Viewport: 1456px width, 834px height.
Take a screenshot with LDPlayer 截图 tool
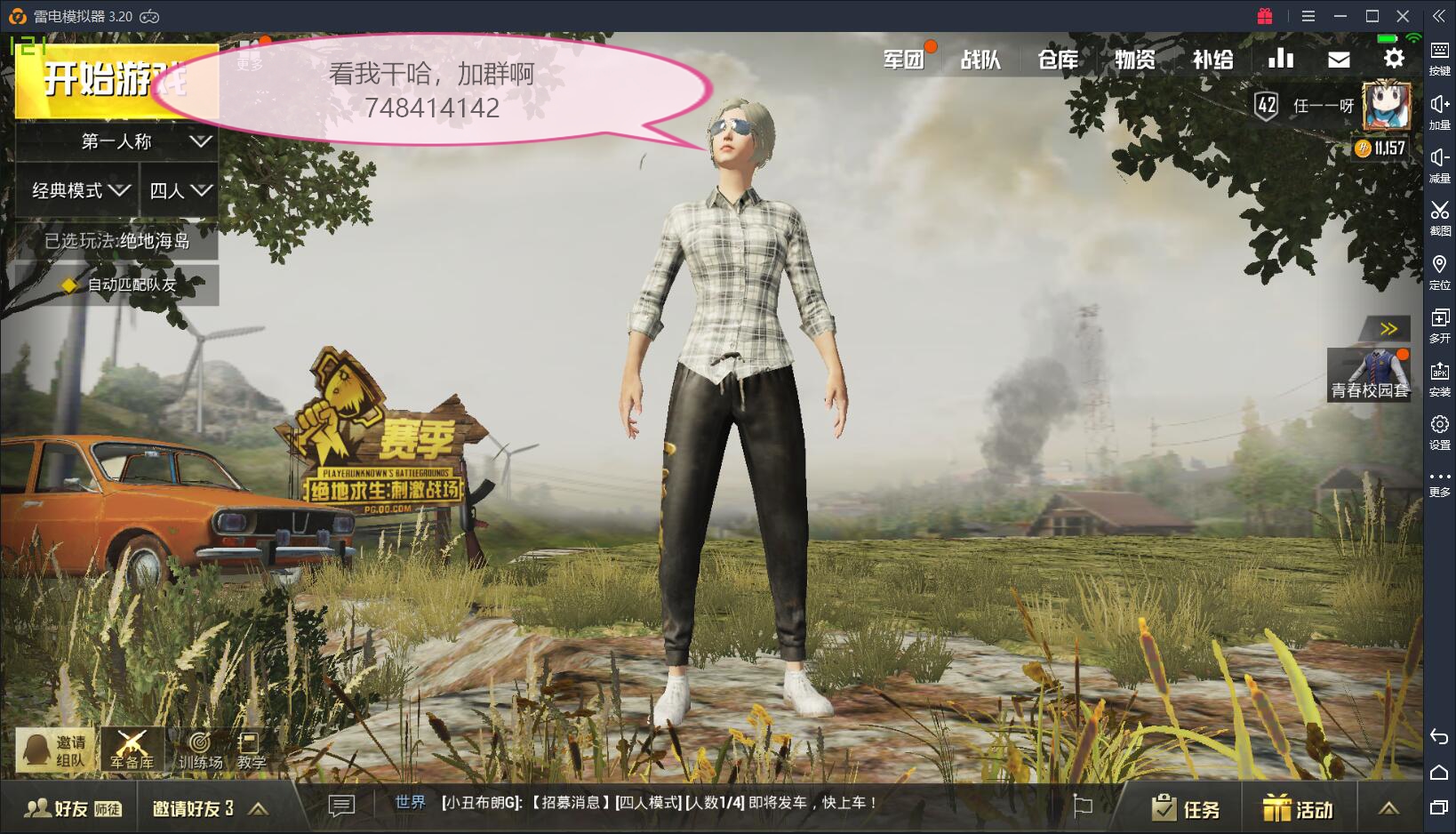tap(1440, 216)
